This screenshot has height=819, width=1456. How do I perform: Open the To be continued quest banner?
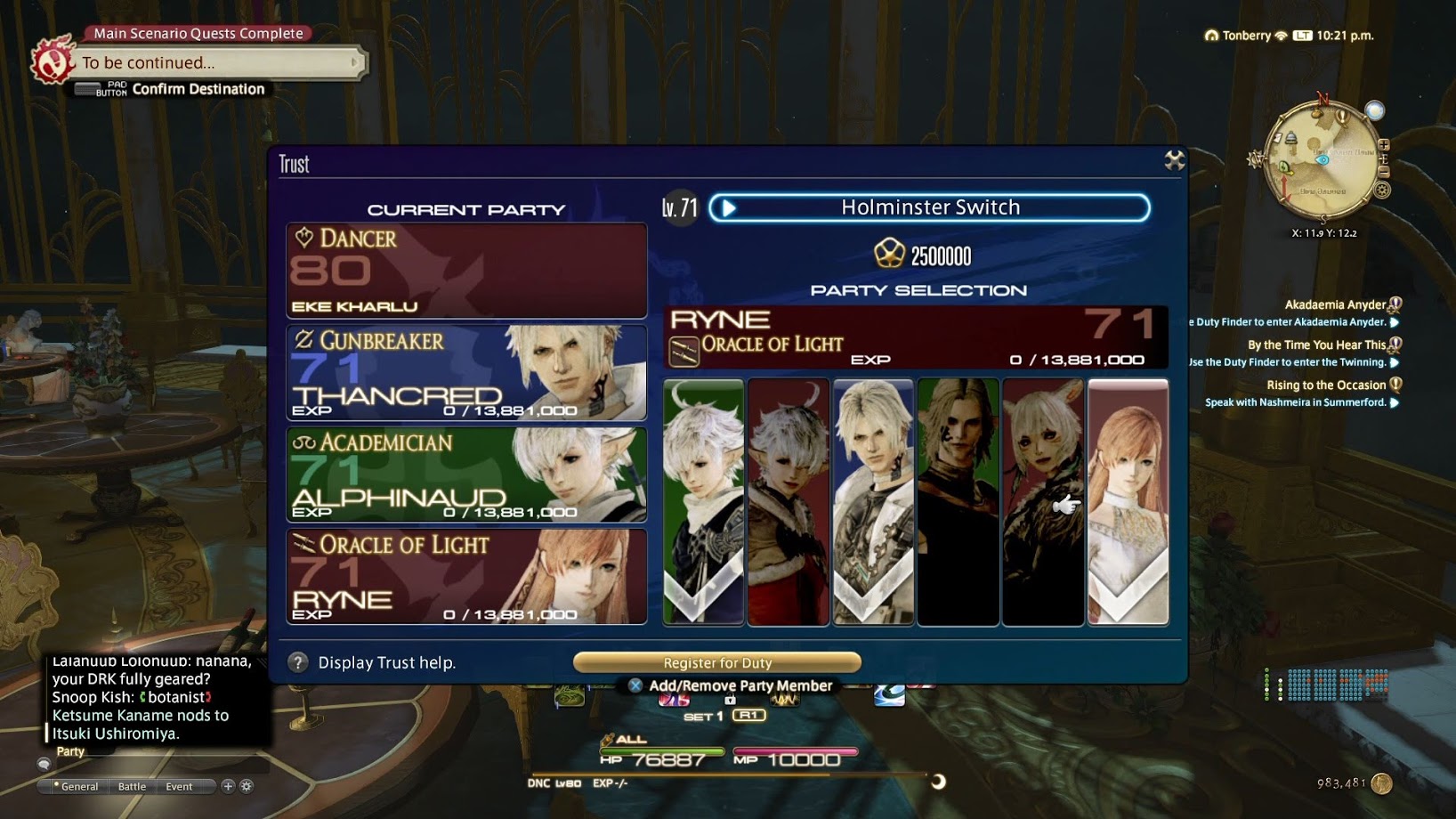pyautogui.click(x=214, y=63)
